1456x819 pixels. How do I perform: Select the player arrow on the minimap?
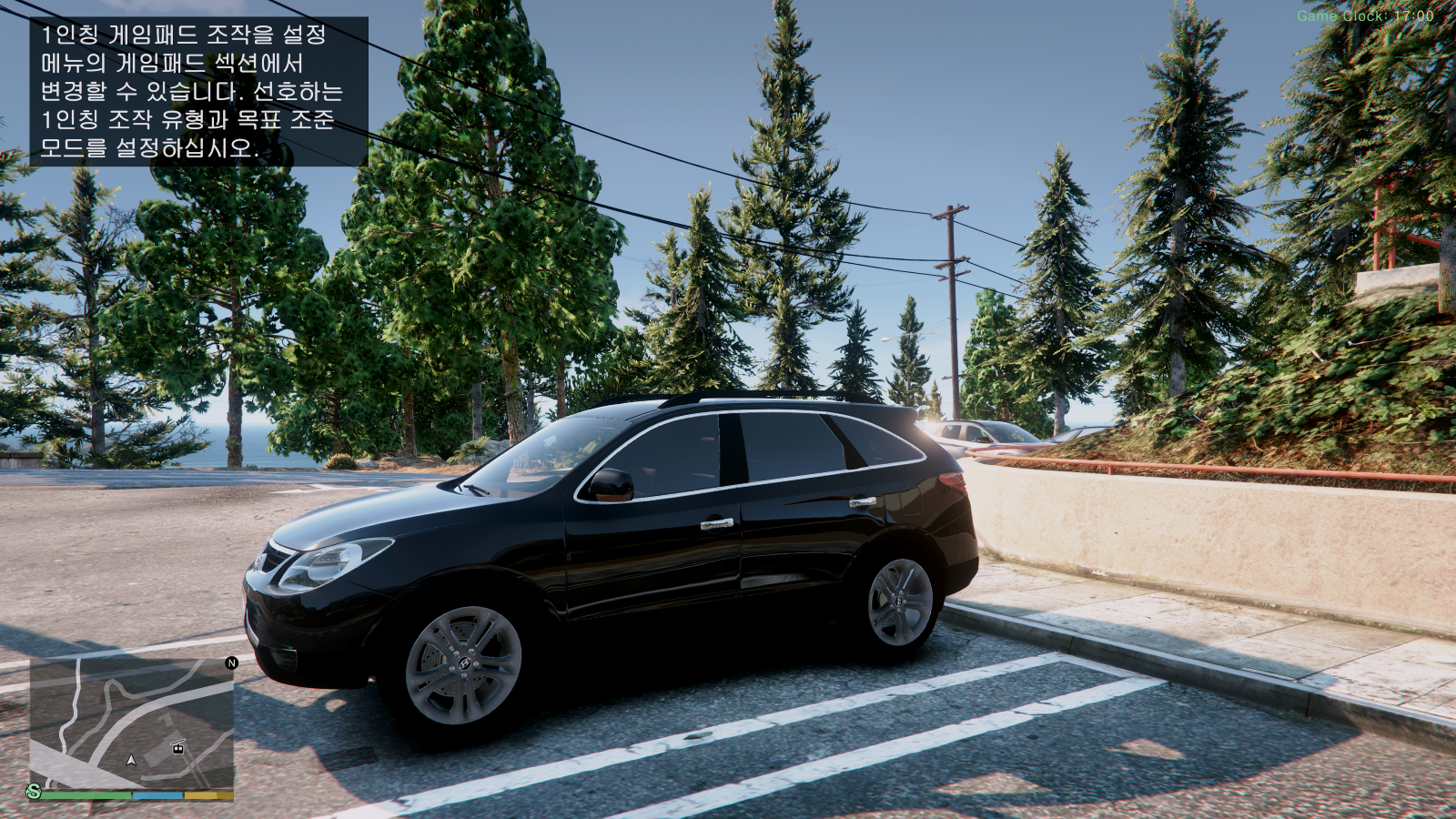(x=131, y=759)
